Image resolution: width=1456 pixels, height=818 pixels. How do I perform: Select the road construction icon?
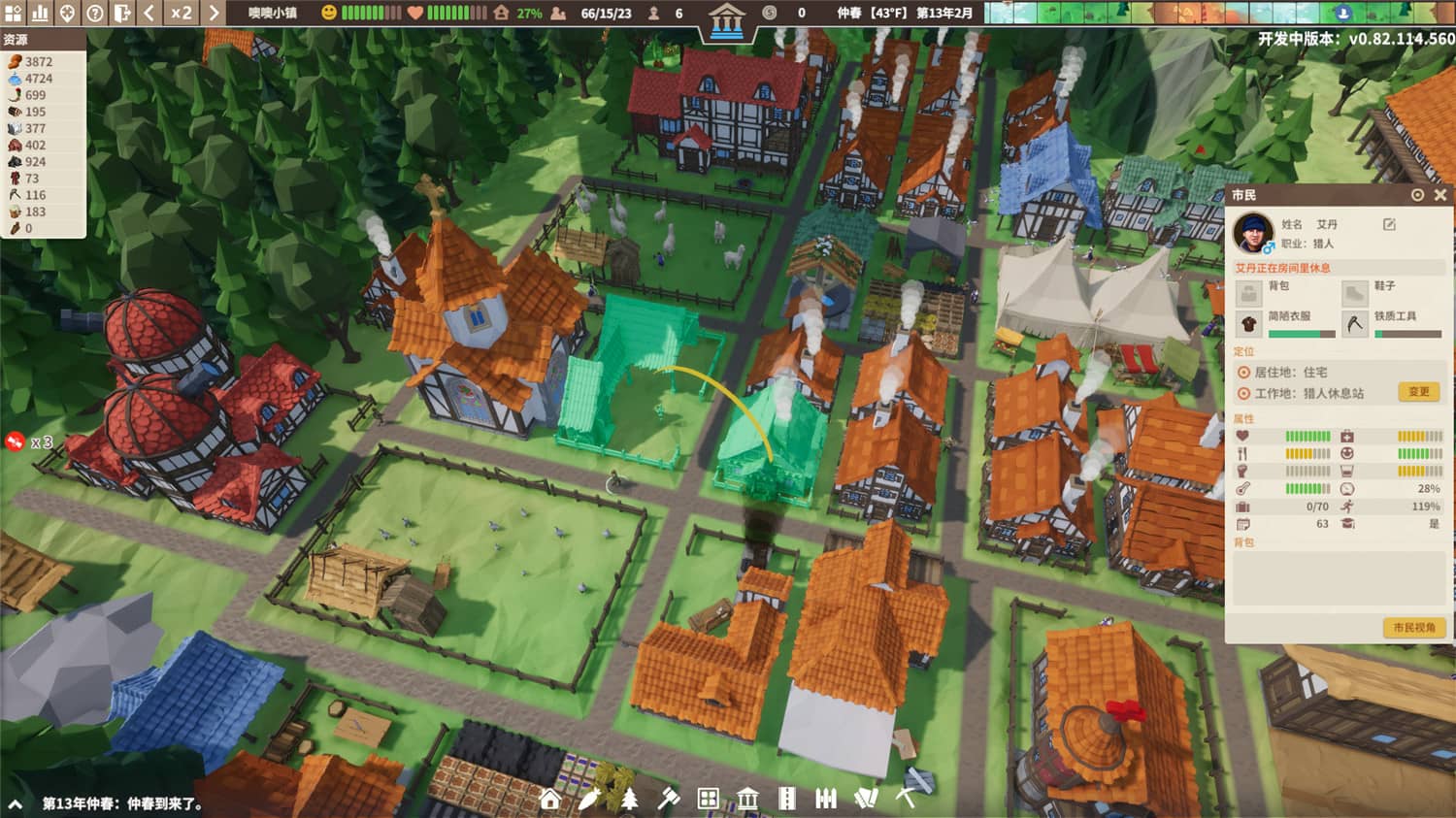pyautogui.click(x=787, y=800)
